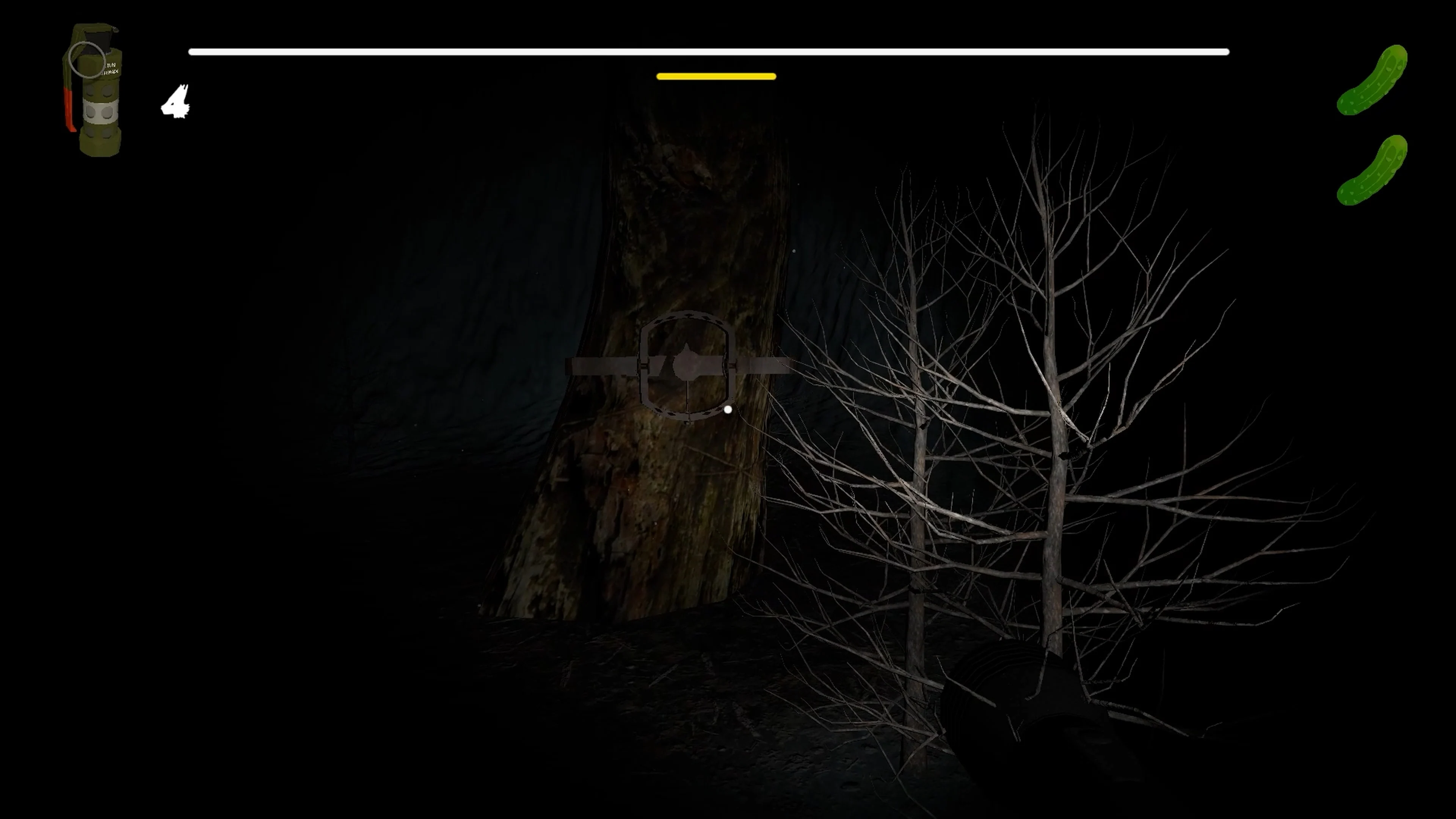The width and height of the screenshot is (1456, 819).
Task: Click the center crosshair dot
Action: point(728,409)
